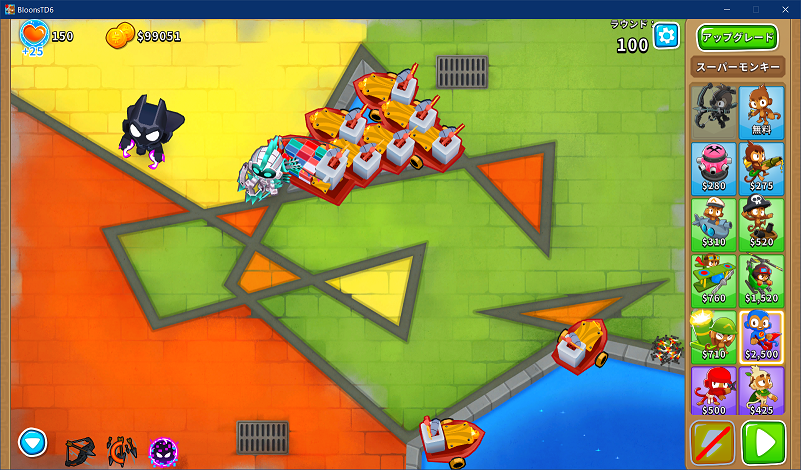Select the dark hero tower slot
Image resolution: width=801 pixels, height=470 pixels.
pos(713,110)
